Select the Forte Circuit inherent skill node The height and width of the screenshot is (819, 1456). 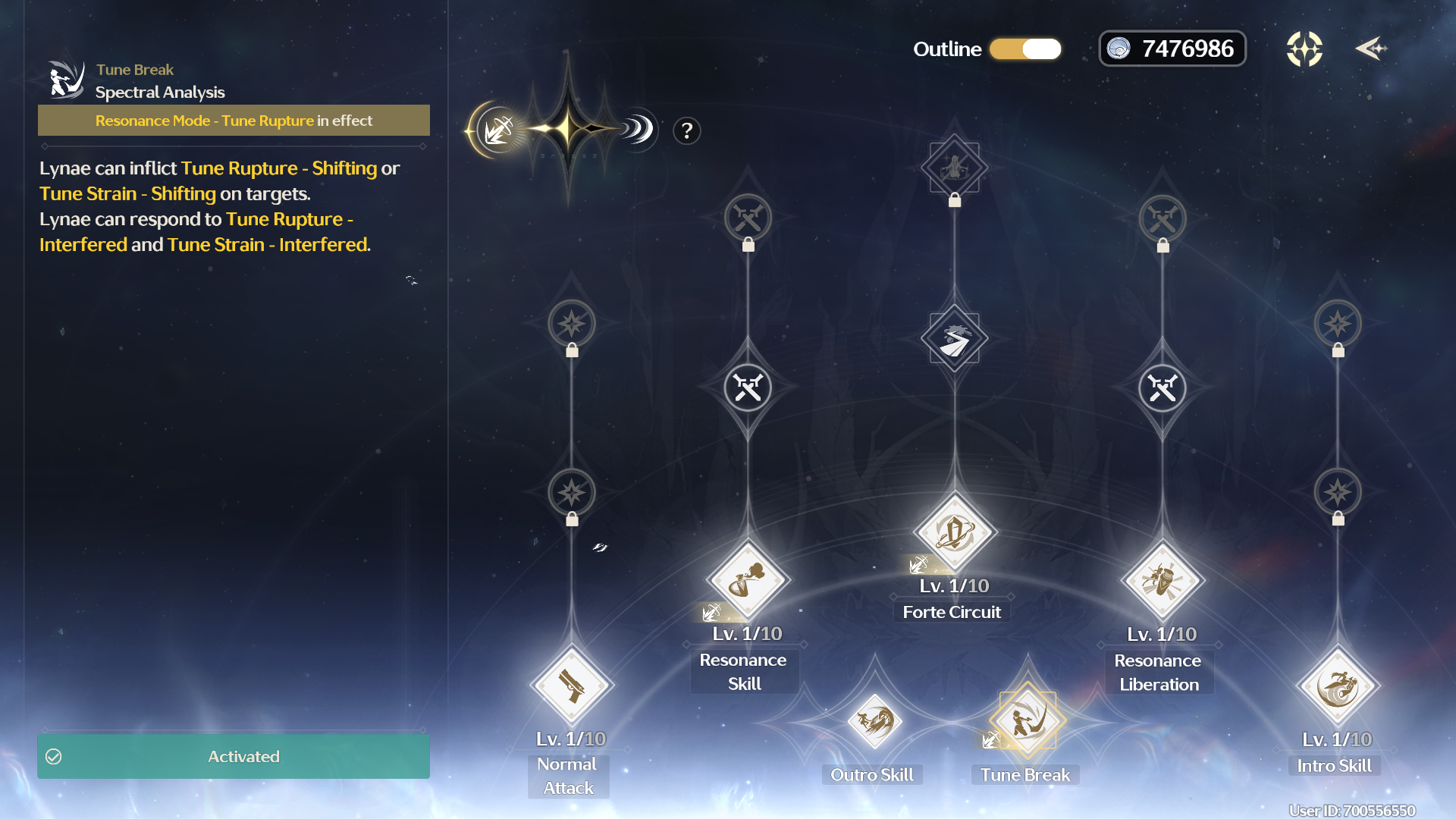pyautogui.click(x=954, y=338)
